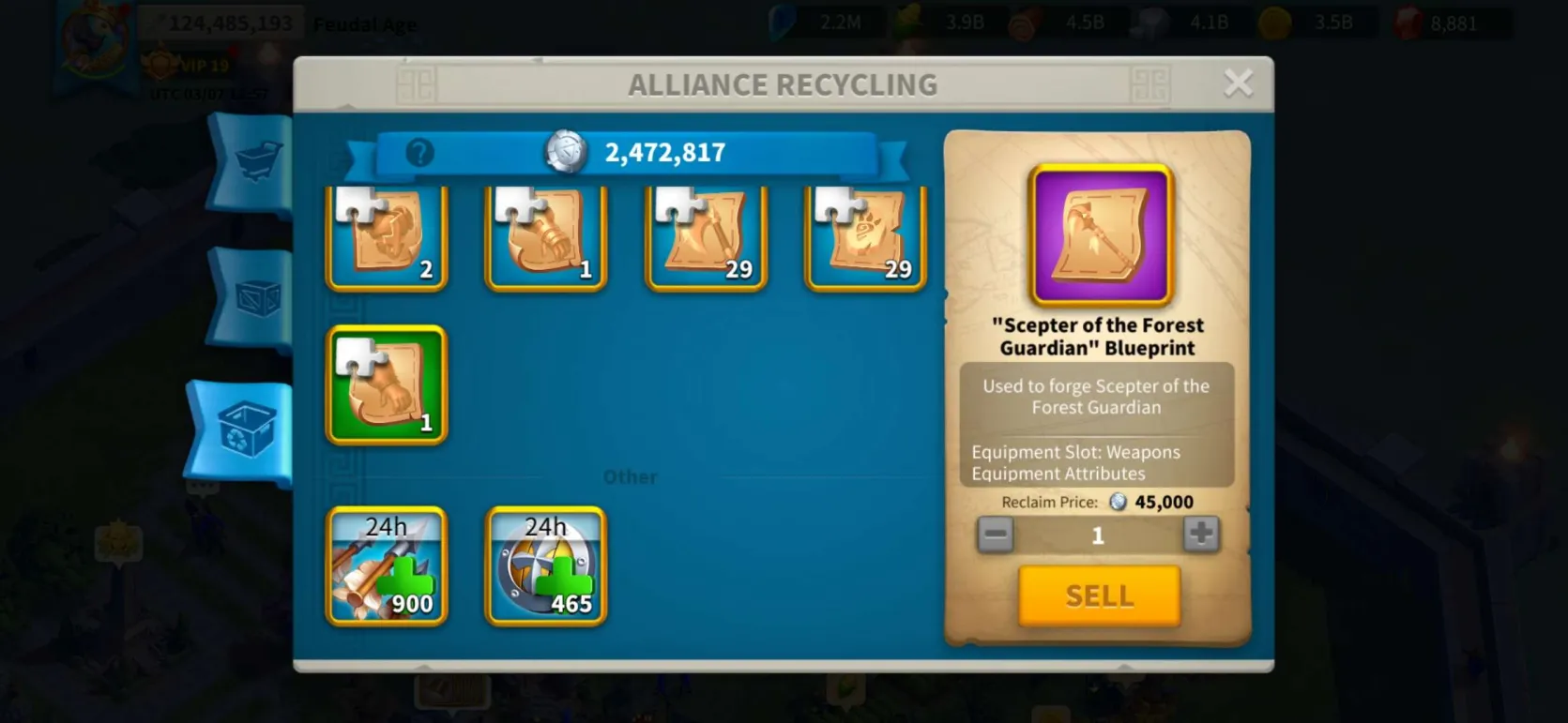Sell the Scepter of the Forest Guardian blueprint
This screenshot has height=723, width=1568.
[x=1099, y=595]
